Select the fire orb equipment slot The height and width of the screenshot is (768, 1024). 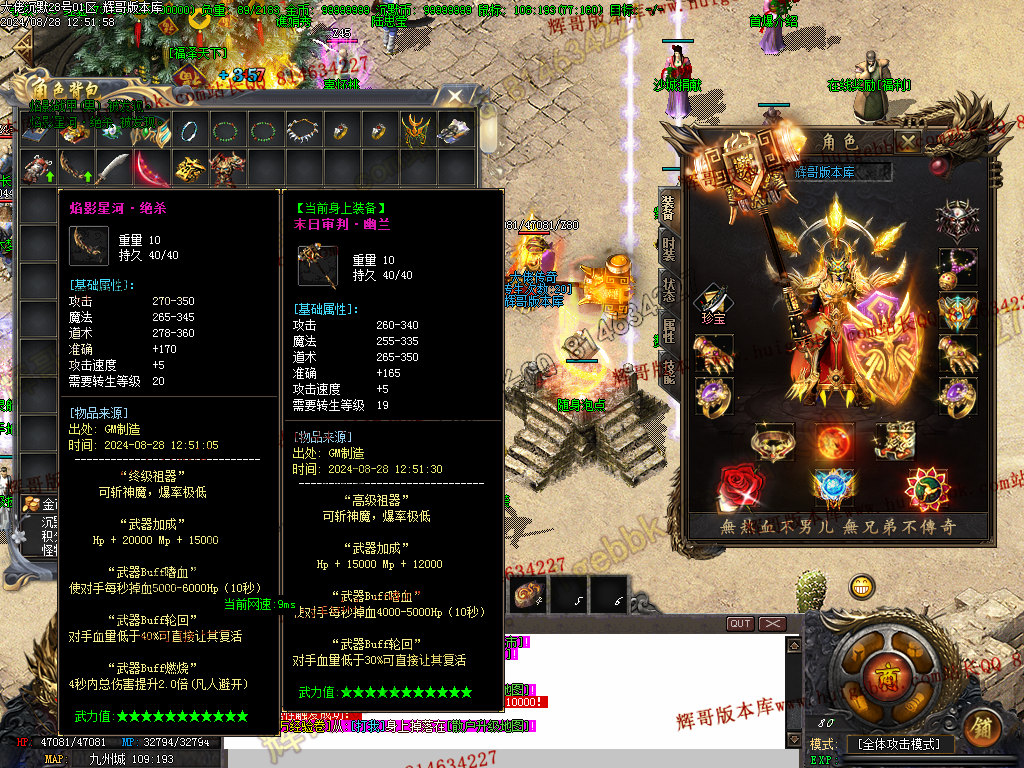point(833,441)
